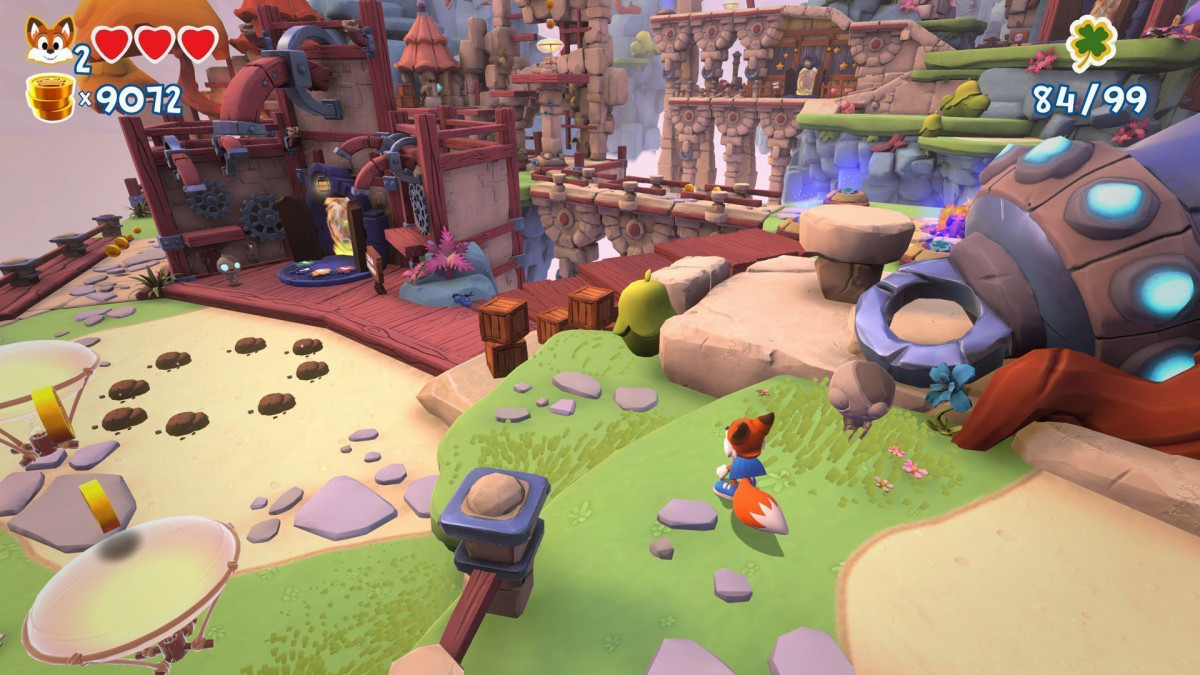
Task: Click the four-leaf clover icon
Action: (1091, 45)
